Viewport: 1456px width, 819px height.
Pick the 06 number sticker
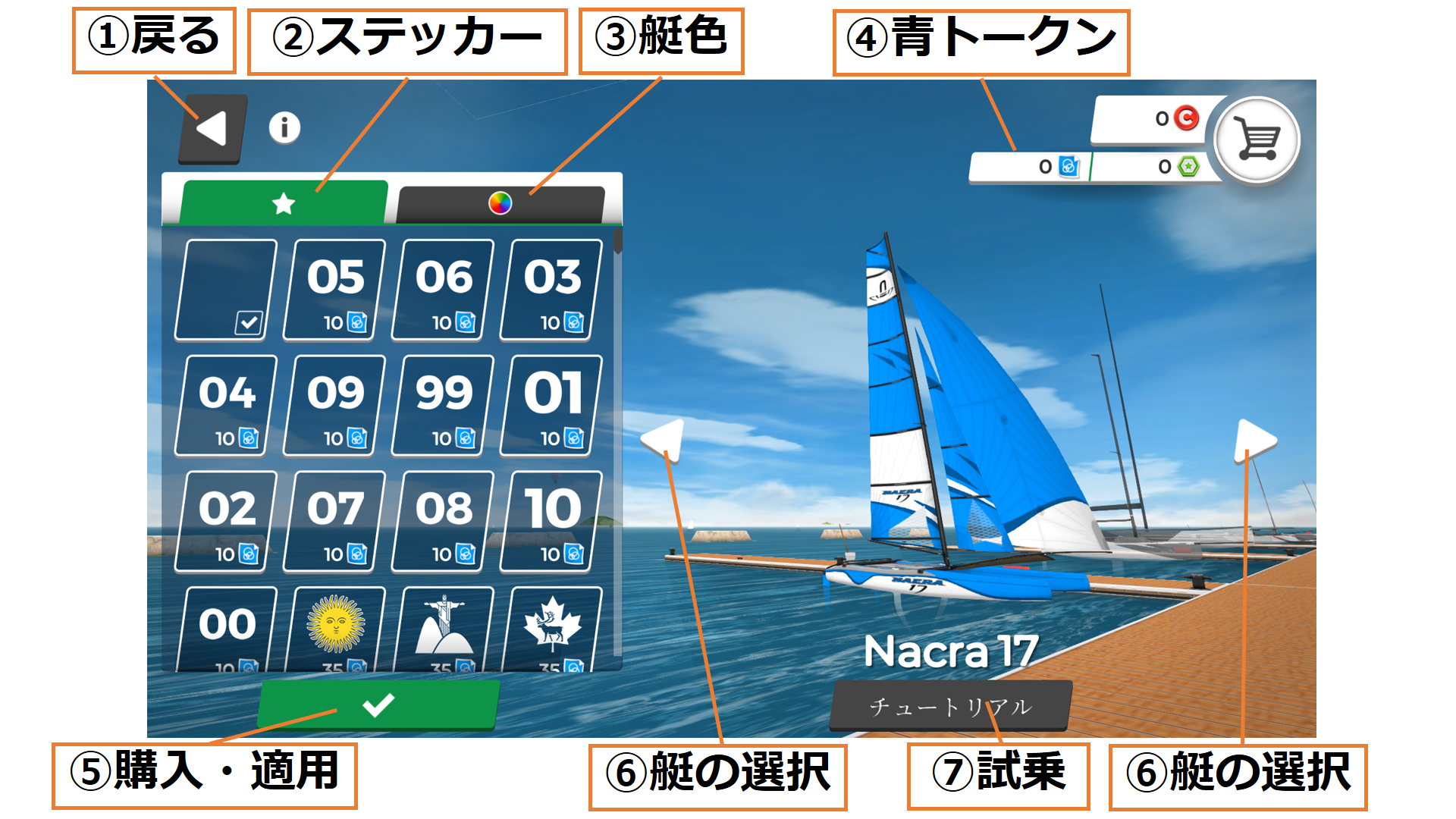click(x=443, y=290)
